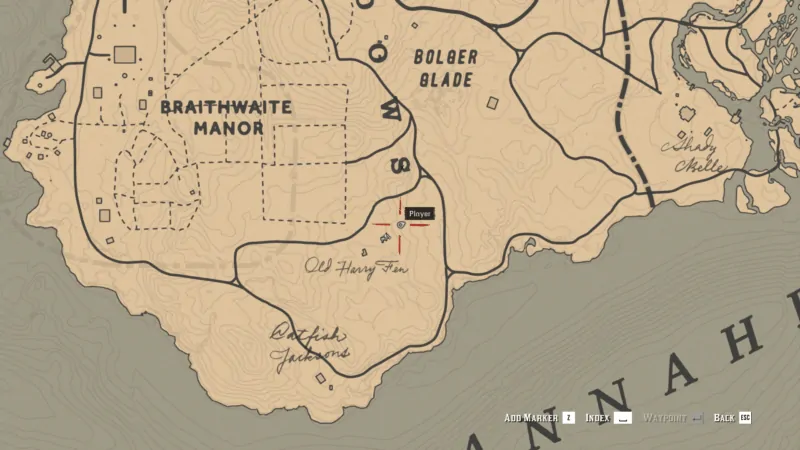
Task: Select the Player marker on the map
Action: click(x=401, y=226)
